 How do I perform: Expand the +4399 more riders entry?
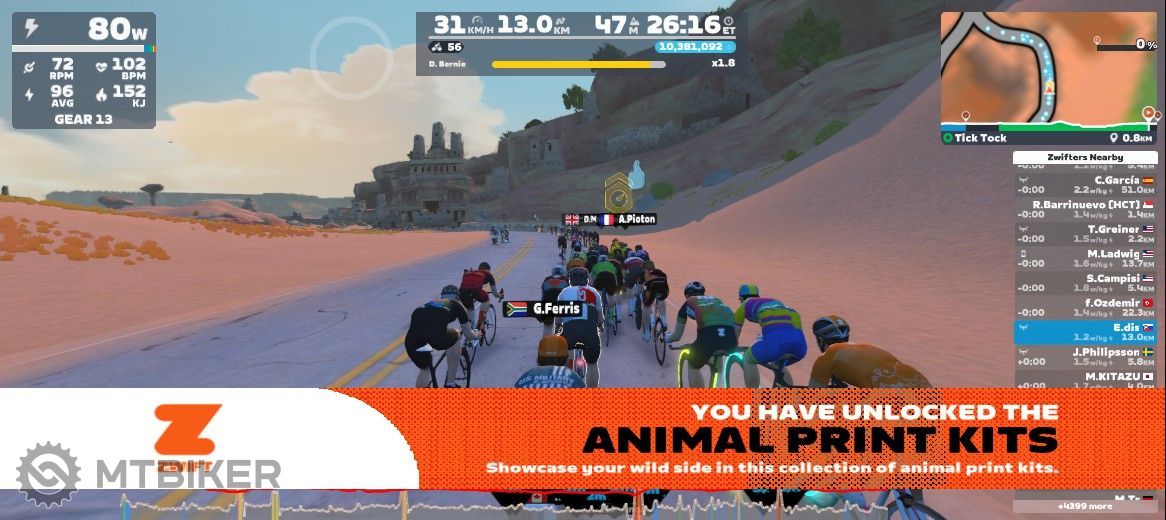pyautogui.click(x=1085, y=506)
